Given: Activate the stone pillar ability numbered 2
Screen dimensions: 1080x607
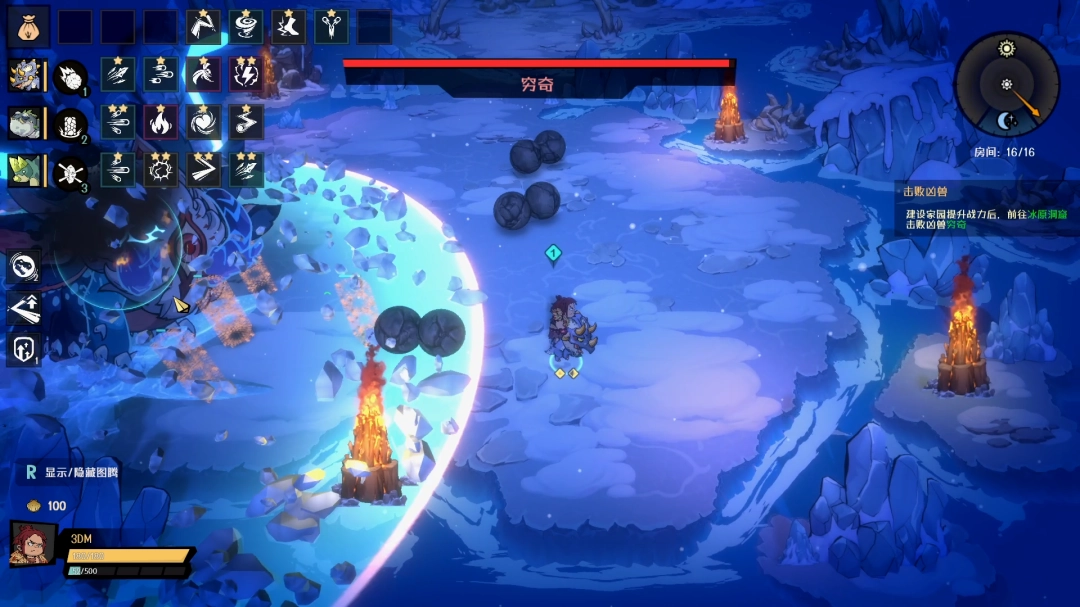Looking at the screenshot, I should (70, 124).
